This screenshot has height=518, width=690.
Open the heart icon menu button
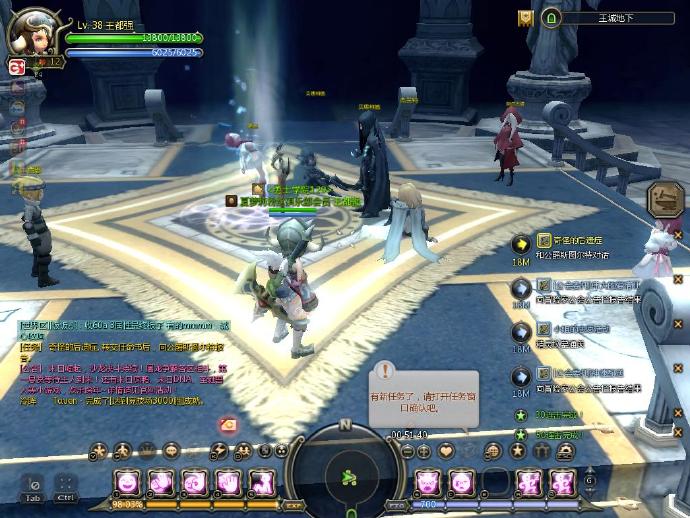(x=446, y=451)
